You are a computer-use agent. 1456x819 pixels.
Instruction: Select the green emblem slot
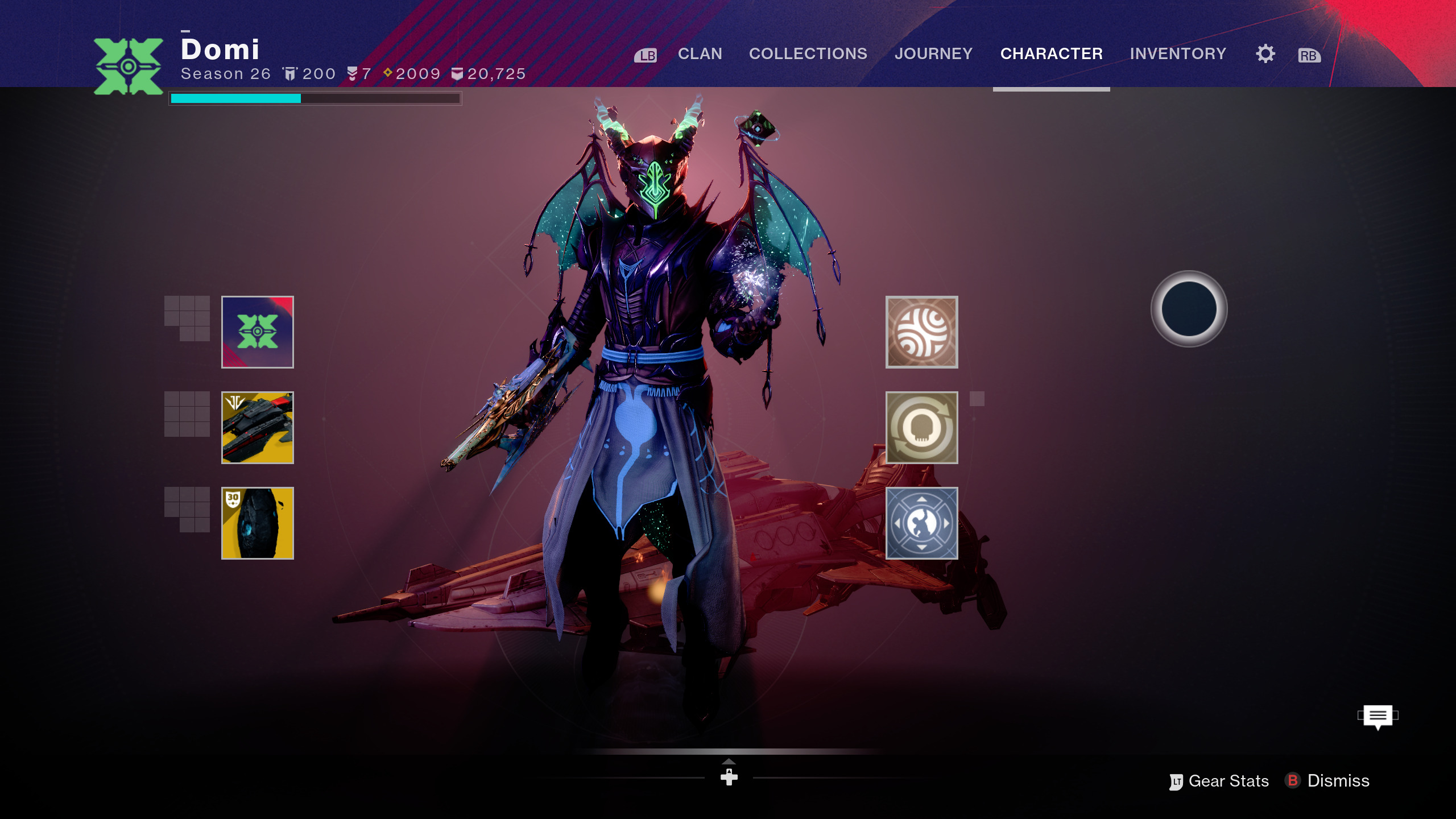[x=258, y=332]
